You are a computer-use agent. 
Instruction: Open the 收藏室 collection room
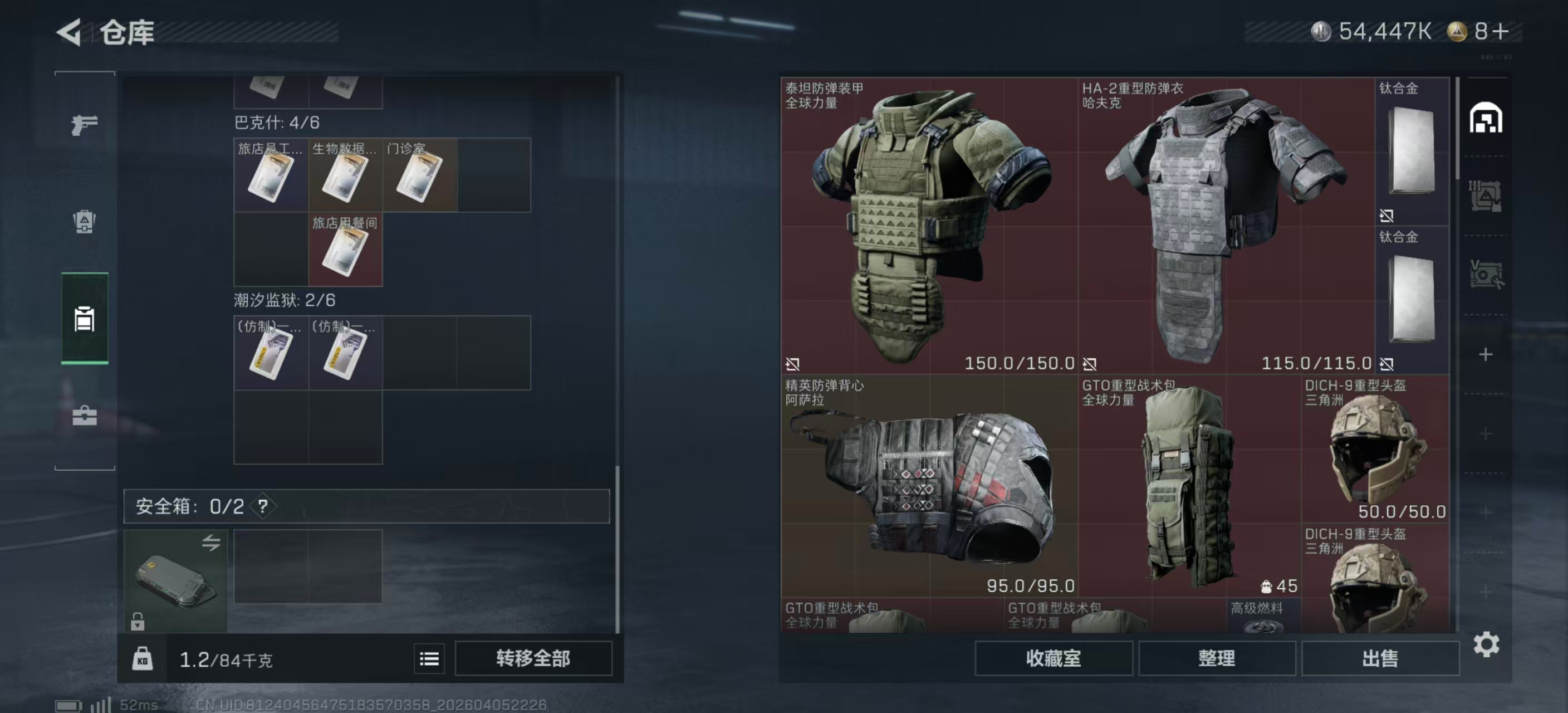[x=1053, y=658]
